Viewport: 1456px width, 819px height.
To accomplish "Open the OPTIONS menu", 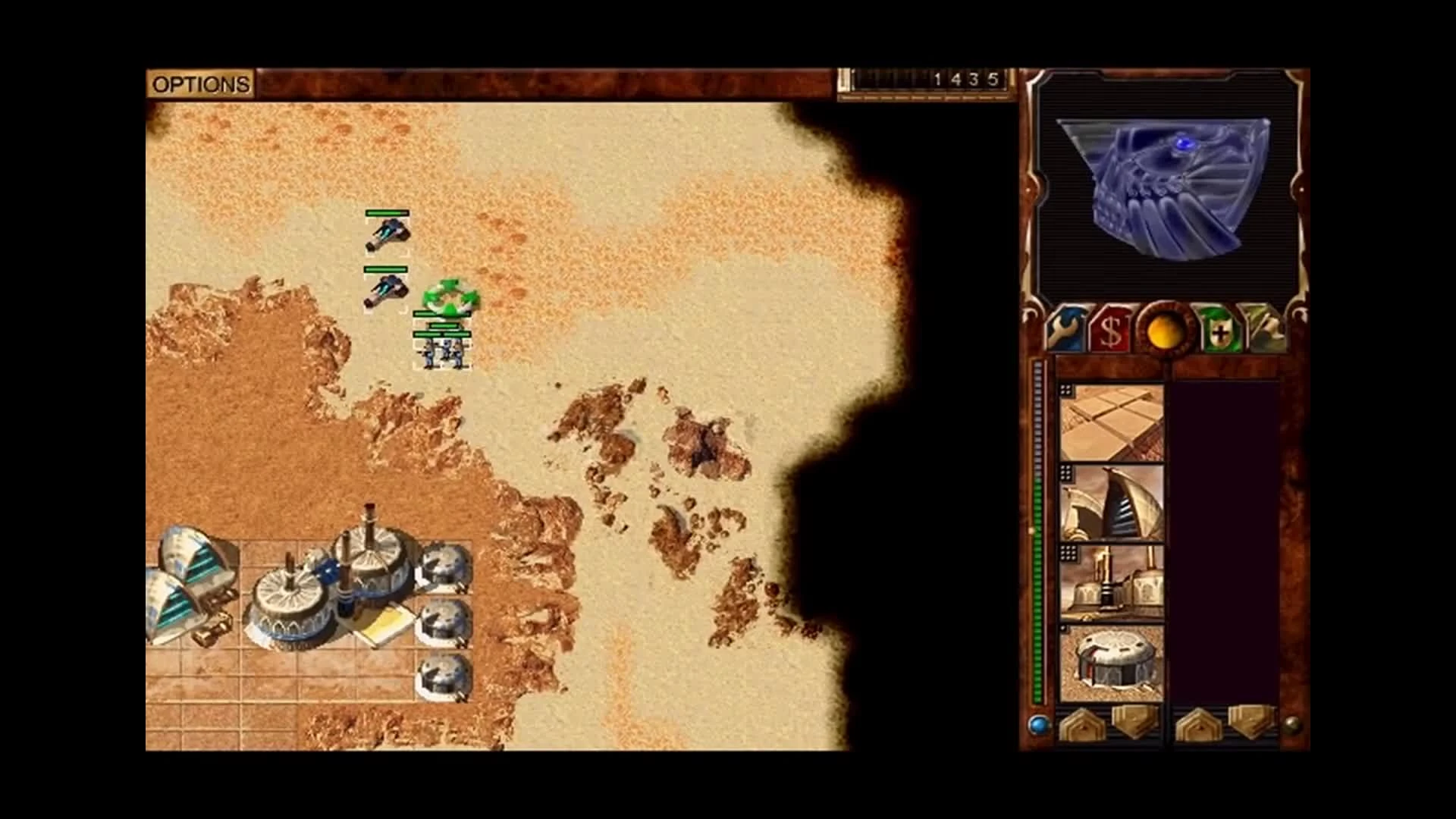I will coord(201,83).
